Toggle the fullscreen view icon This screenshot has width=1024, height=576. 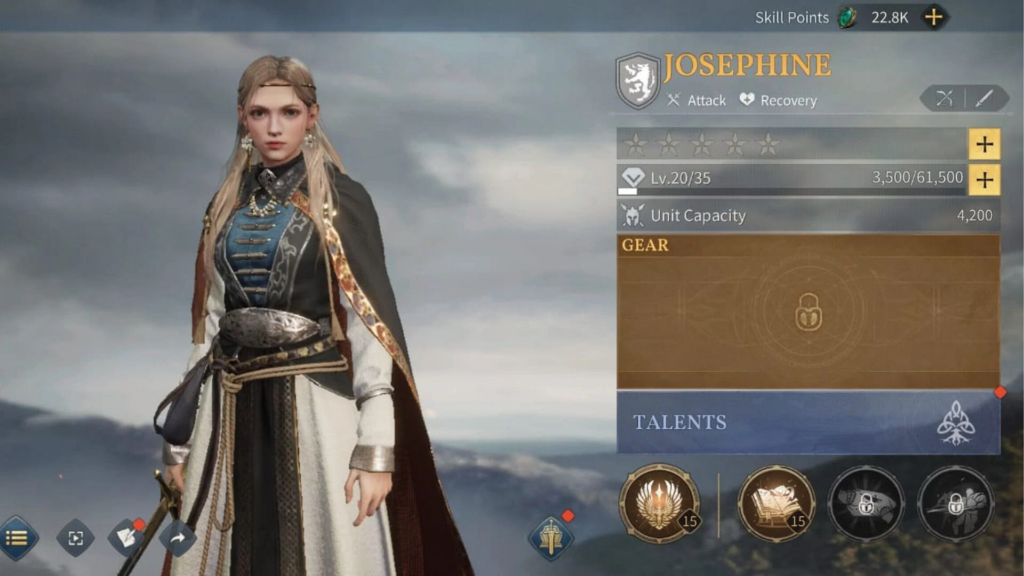click(x=75, y=538)
